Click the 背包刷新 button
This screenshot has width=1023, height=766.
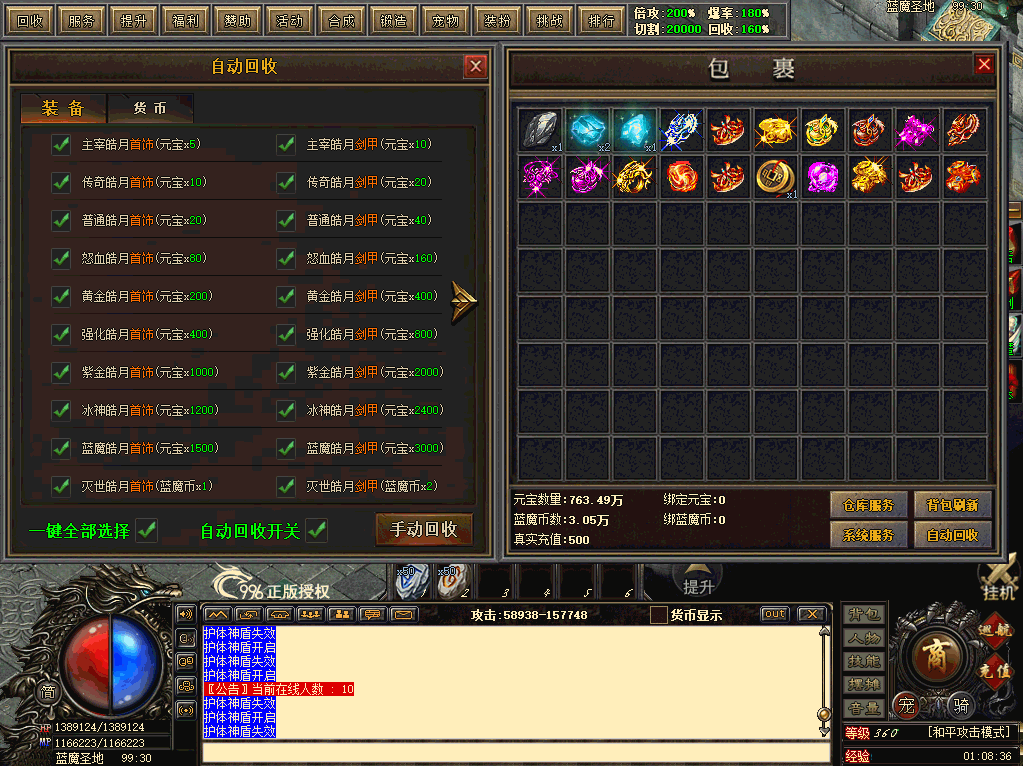click(952, 505)
